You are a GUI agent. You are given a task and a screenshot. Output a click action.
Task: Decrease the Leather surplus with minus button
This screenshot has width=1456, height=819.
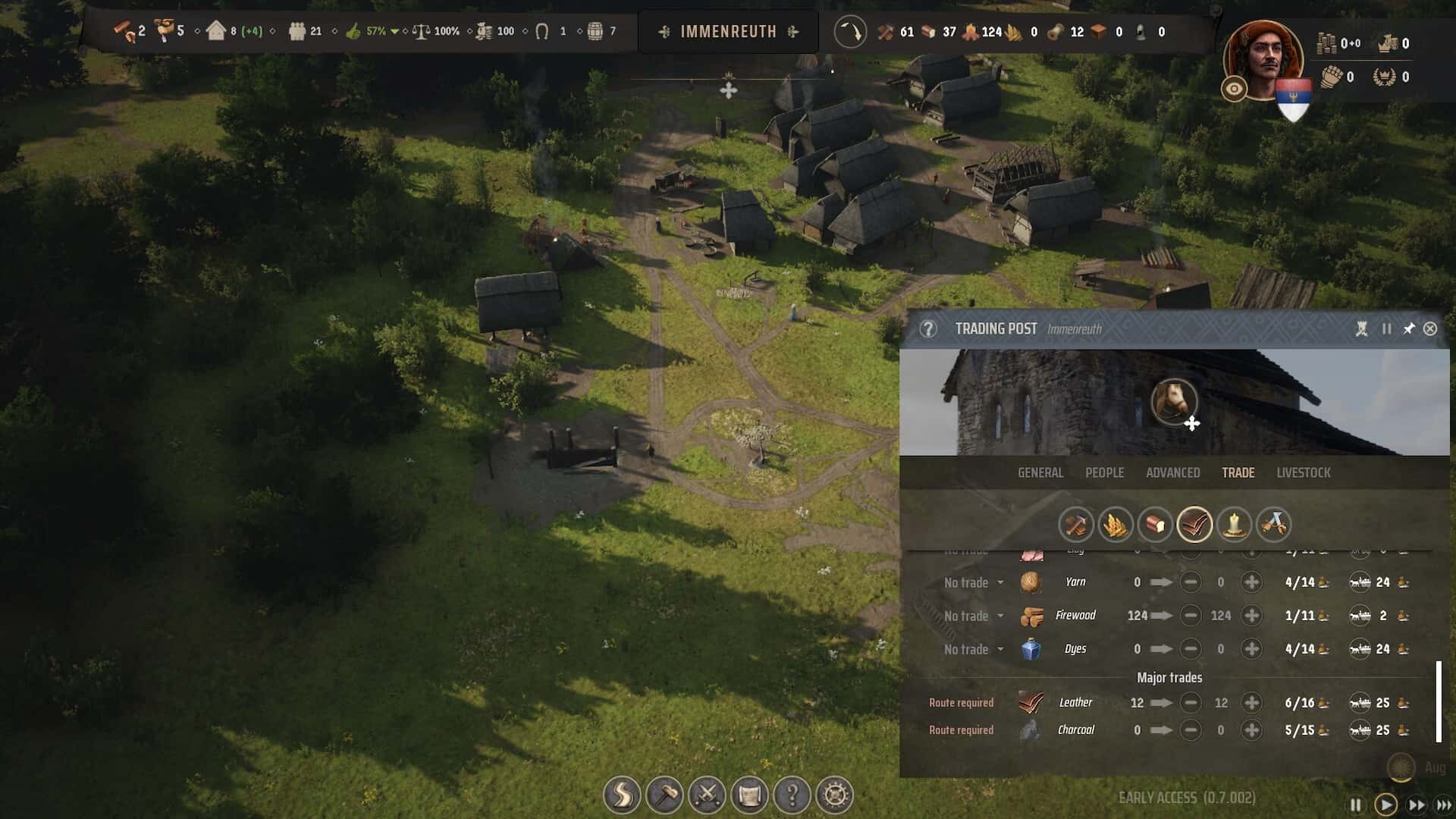point(1191,703)
